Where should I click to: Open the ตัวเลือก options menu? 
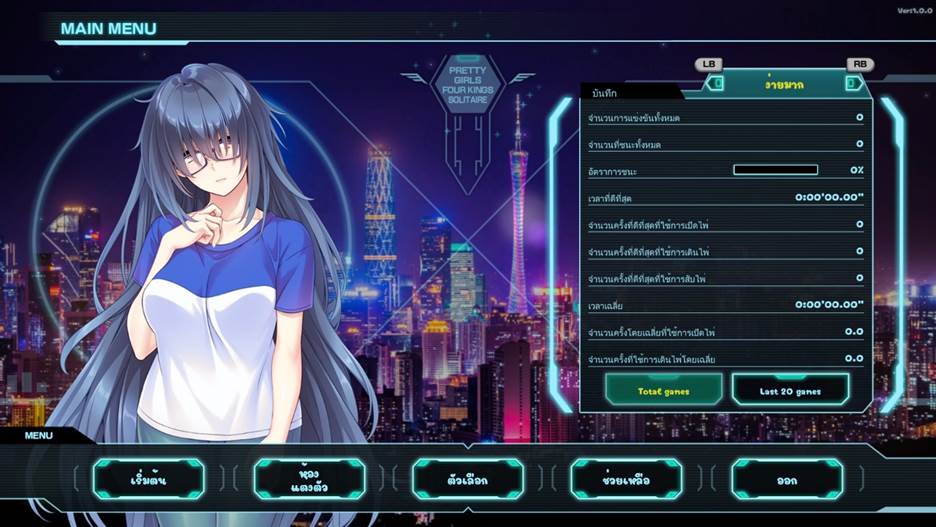(x=467, y=479)
